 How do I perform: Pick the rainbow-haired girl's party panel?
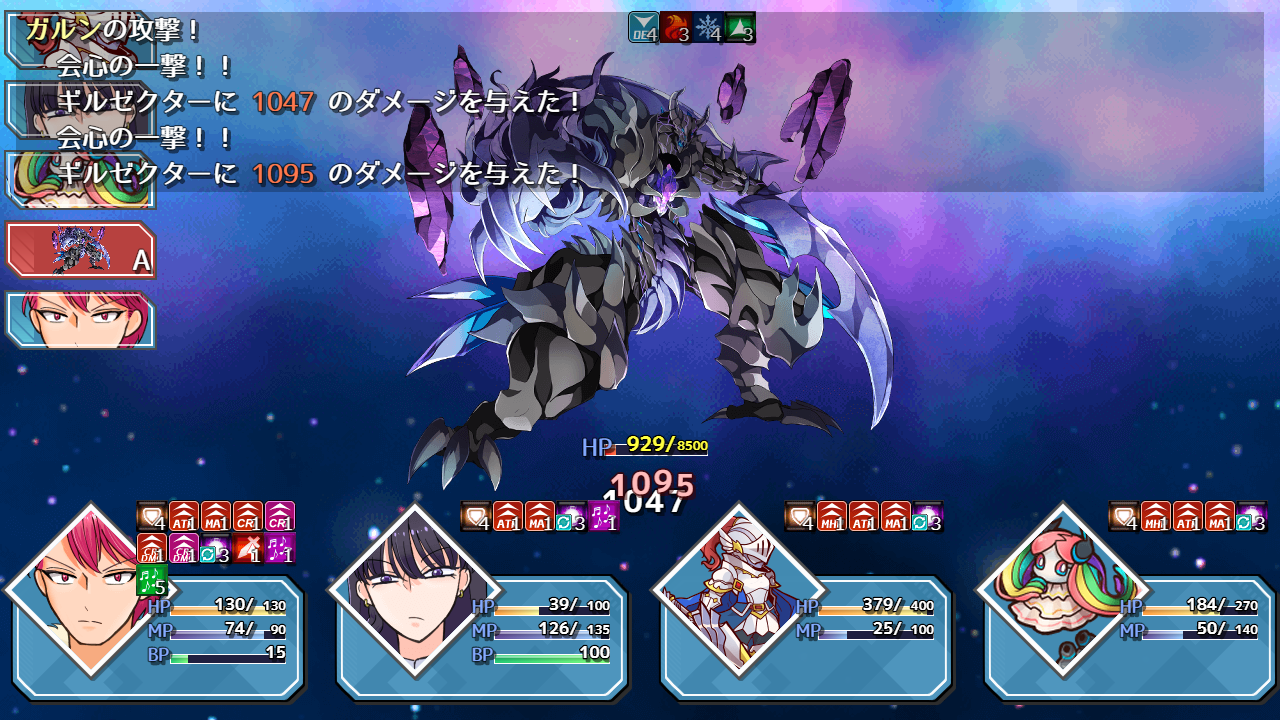click(1130, 636)
